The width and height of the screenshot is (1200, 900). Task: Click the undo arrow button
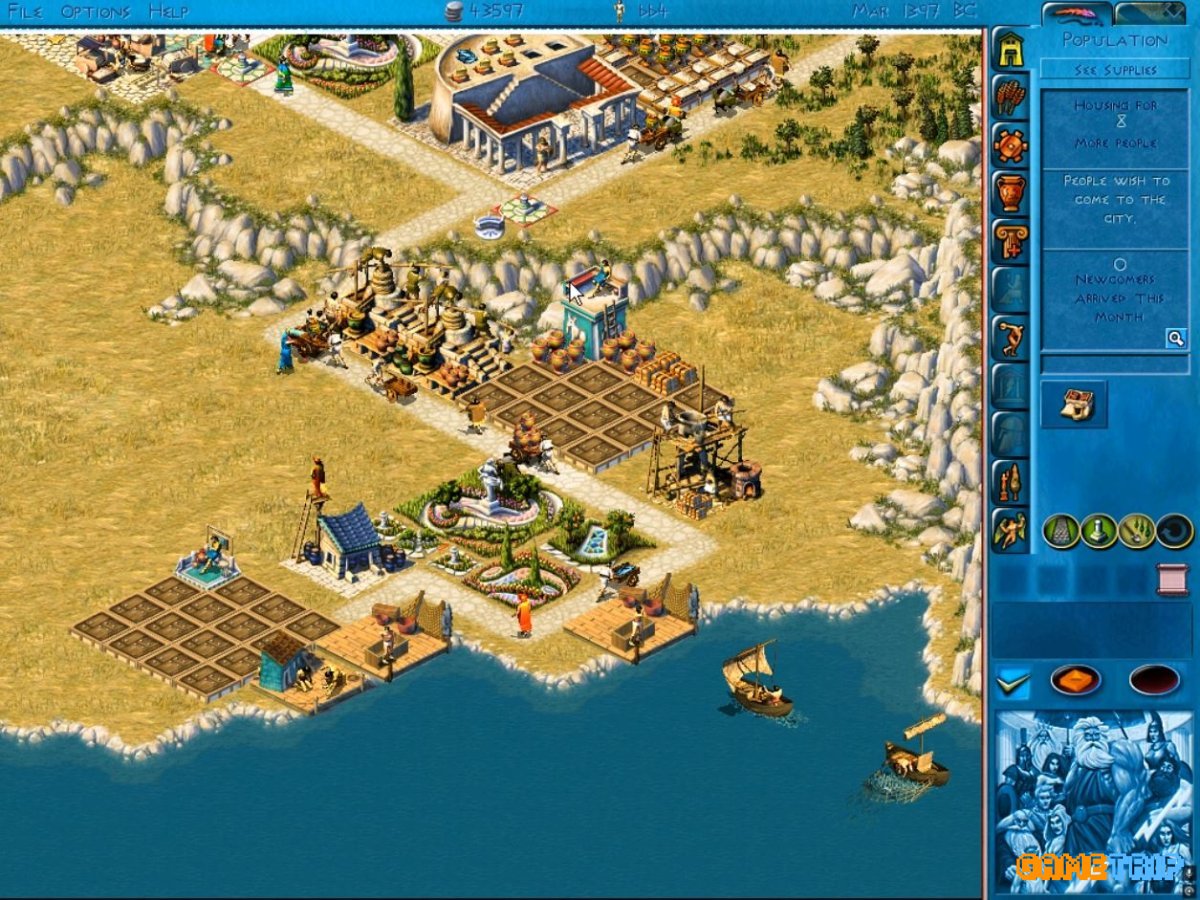[x=1175, y=530]
